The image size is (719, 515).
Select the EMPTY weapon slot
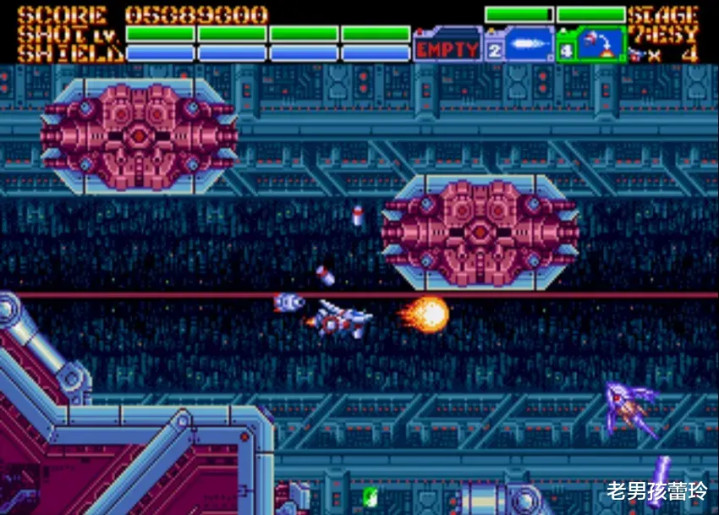[x=447, y=46]
